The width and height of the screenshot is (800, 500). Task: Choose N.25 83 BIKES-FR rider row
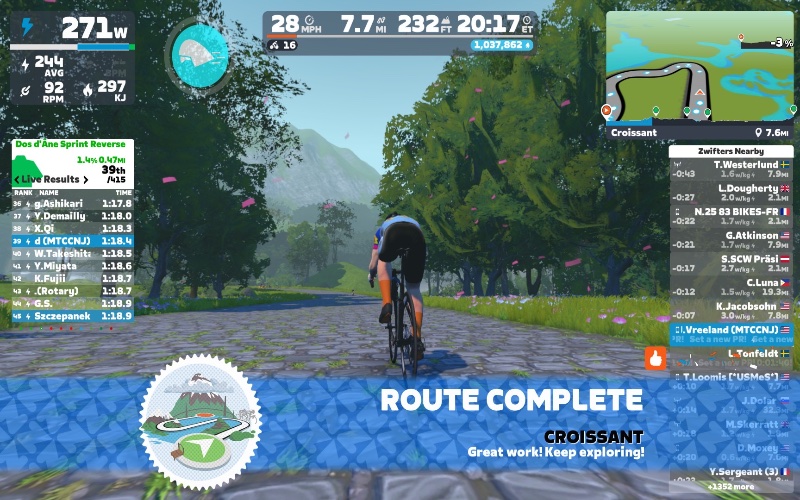coord(730,217)
